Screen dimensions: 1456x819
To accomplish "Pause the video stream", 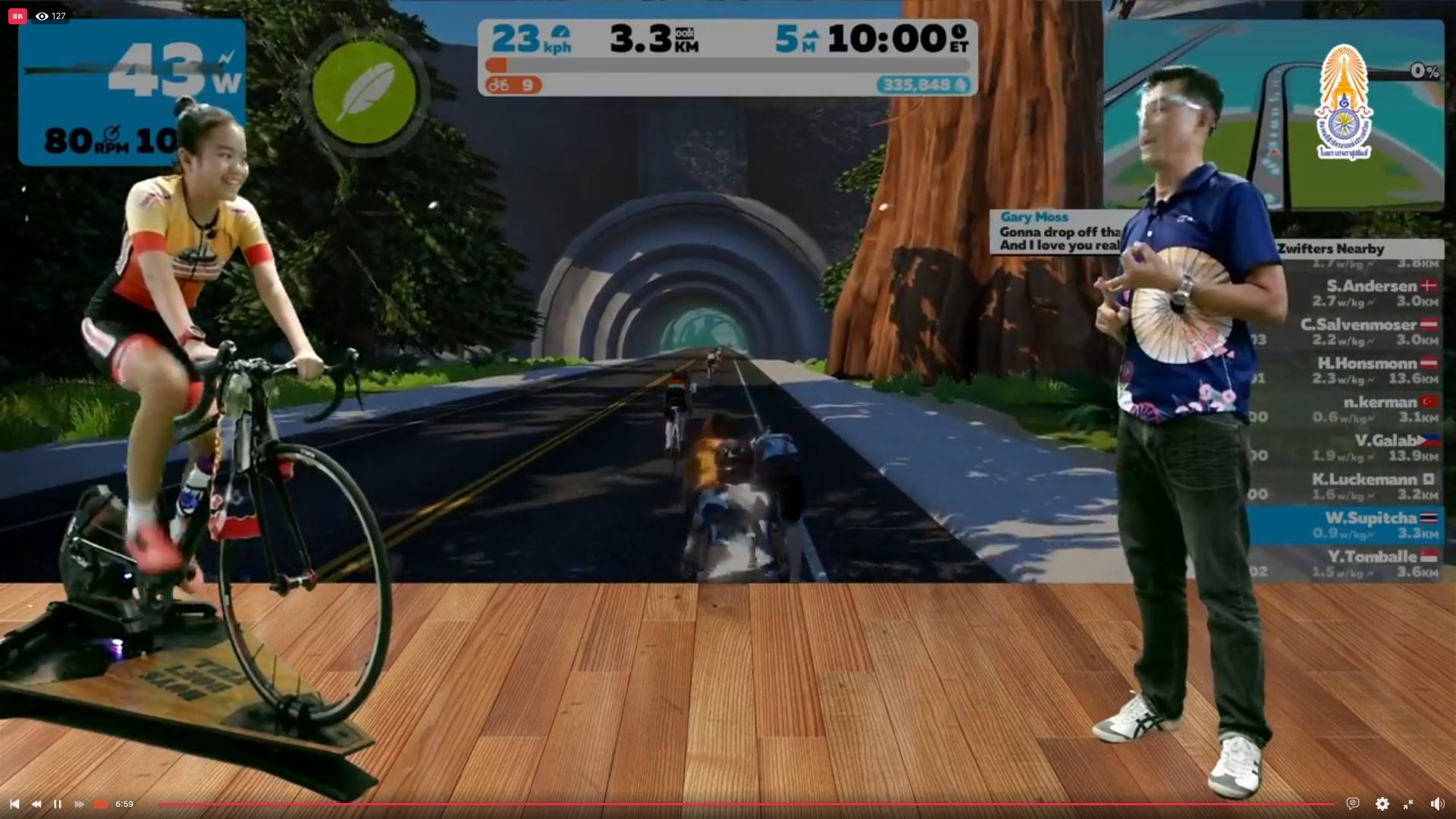I will coord(58,804).
